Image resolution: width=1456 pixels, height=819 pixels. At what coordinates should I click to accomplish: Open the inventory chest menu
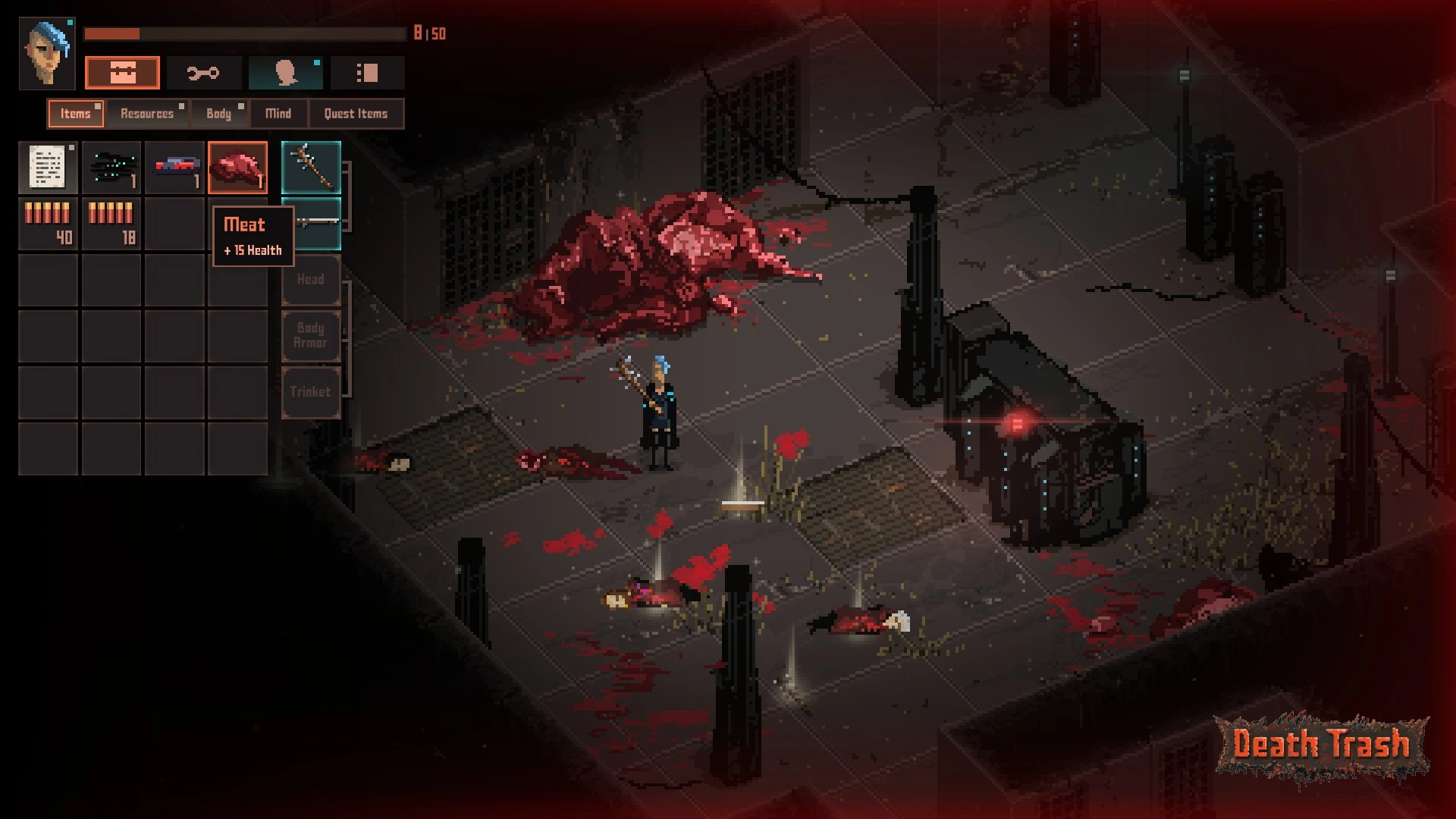(122, 73)
